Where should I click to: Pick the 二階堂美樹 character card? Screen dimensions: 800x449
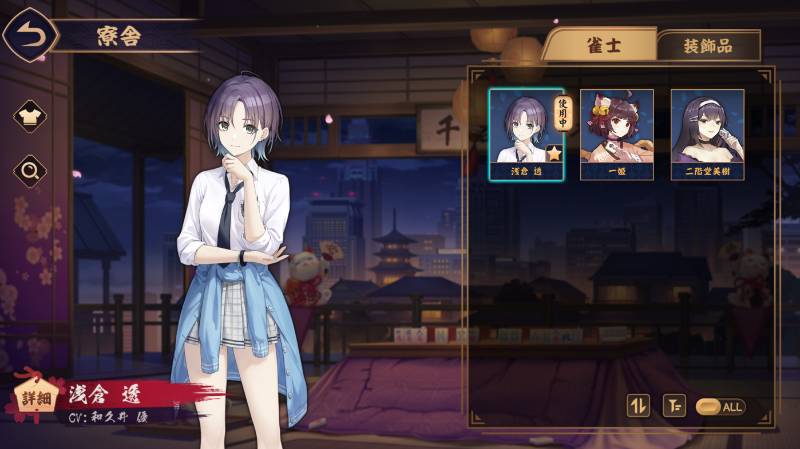(707, 134)
